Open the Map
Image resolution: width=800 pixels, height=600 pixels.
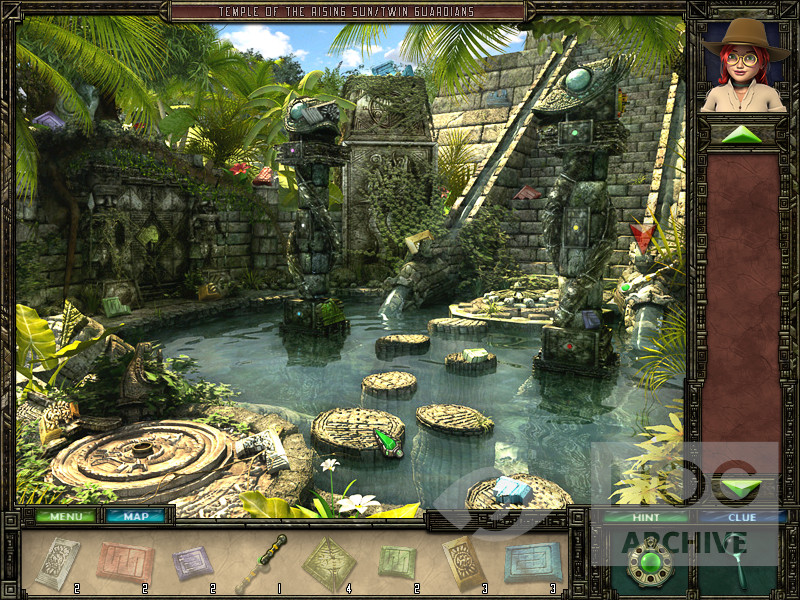tap(136, 516)
